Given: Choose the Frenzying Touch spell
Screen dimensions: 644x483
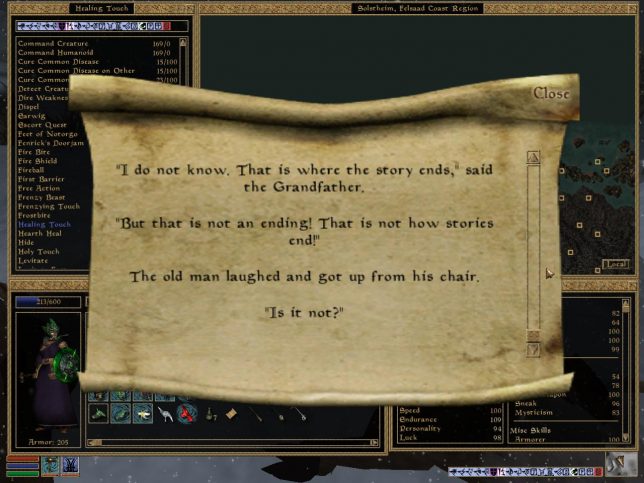Looking at the screenshot, I should point(47,206).
